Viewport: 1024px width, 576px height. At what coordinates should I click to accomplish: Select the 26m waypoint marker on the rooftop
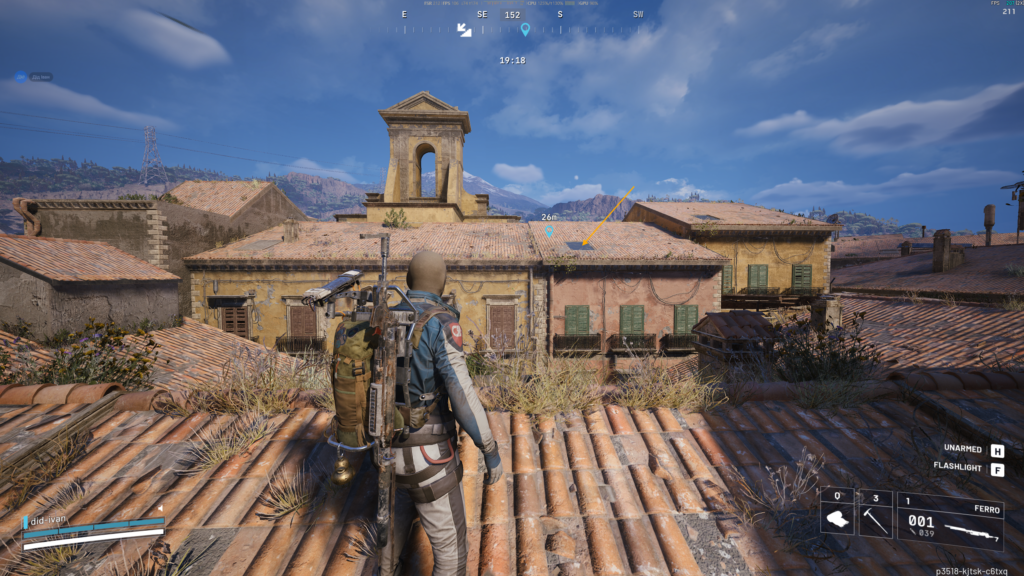[x=549, y=230]
